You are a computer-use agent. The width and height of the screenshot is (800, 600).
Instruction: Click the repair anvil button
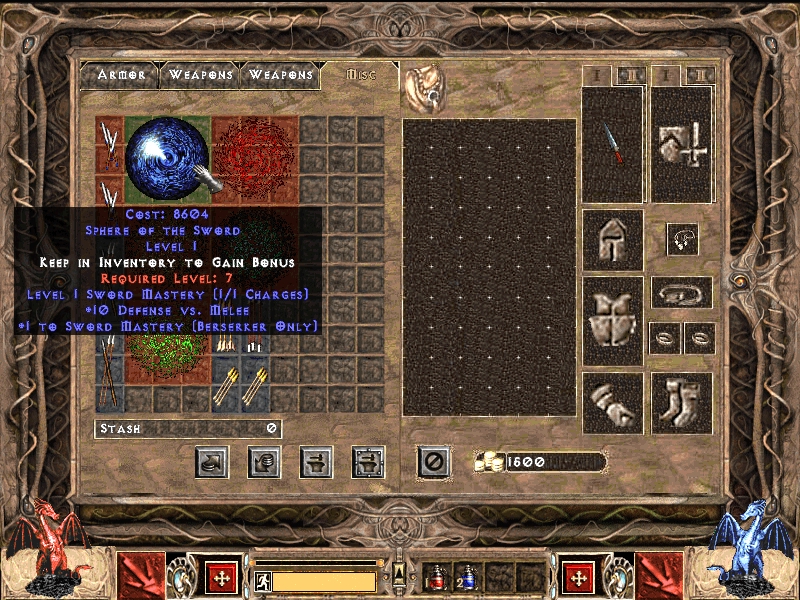coord(316,461)
